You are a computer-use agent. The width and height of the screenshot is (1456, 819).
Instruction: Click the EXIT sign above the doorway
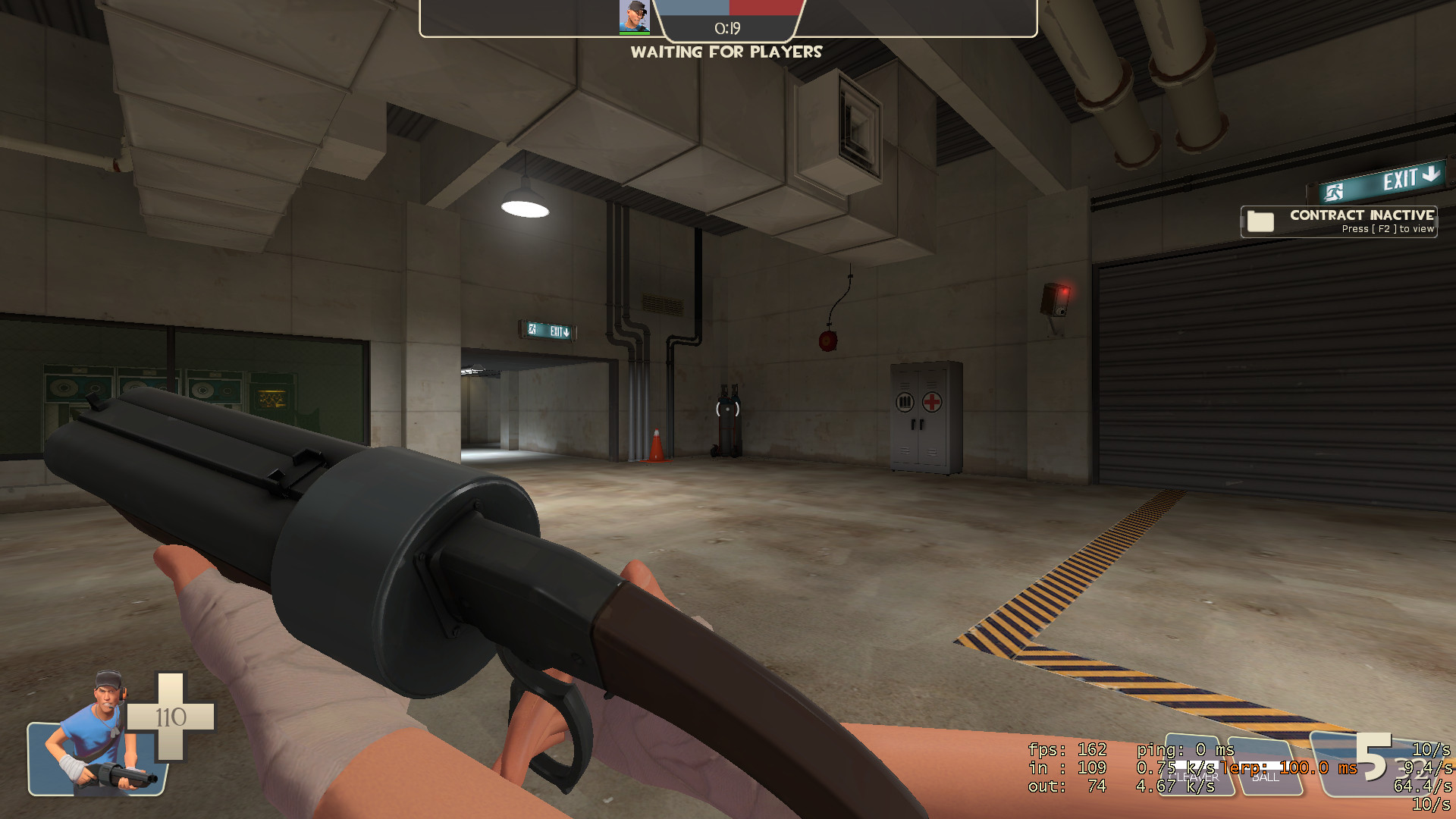548,331
